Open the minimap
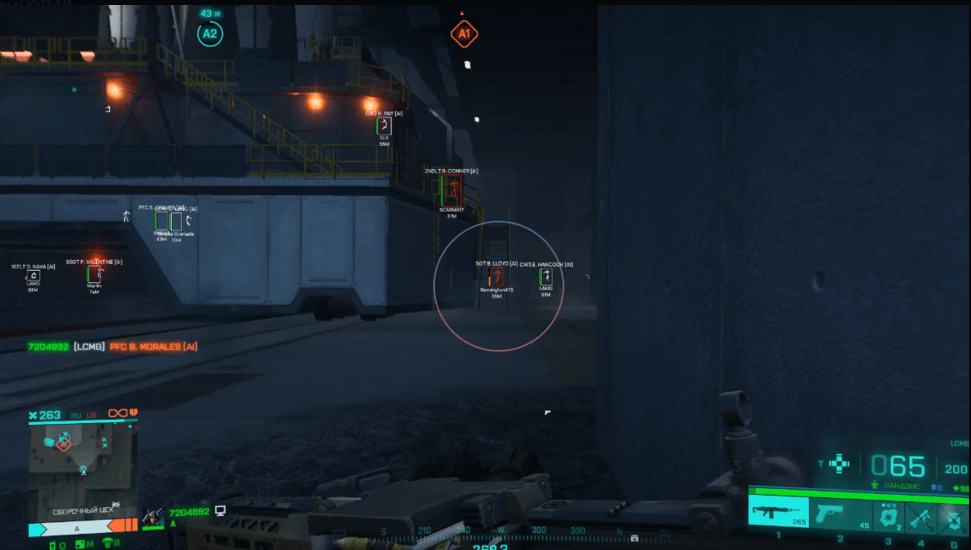 82,460
